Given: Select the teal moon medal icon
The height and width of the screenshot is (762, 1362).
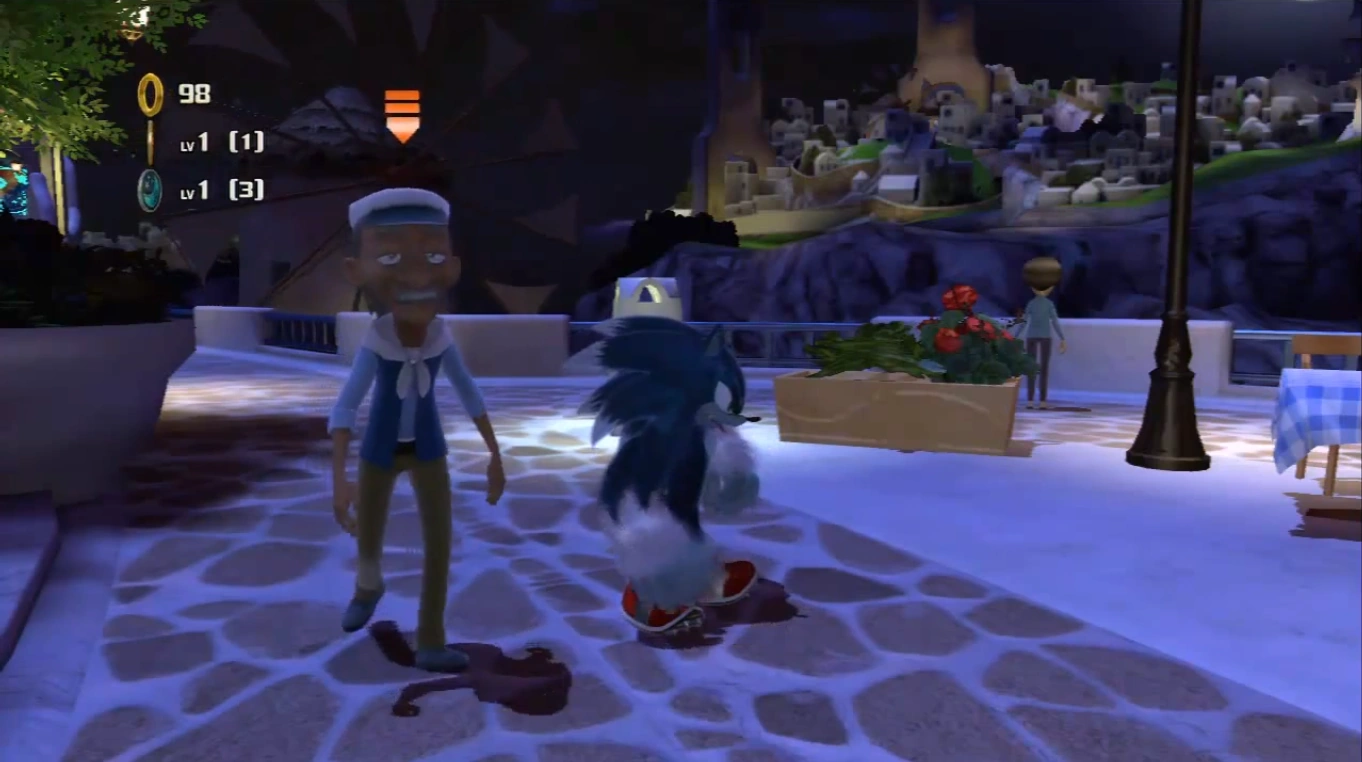Looking at the screenshot, I should (x=150, y=190).
